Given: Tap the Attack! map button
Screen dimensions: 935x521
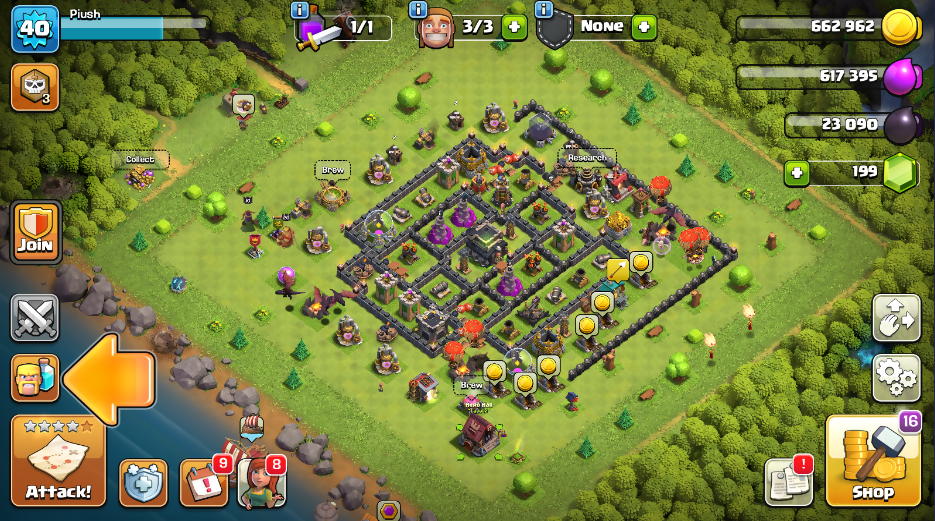Looking at the screenshot, I should click(58, 462).
